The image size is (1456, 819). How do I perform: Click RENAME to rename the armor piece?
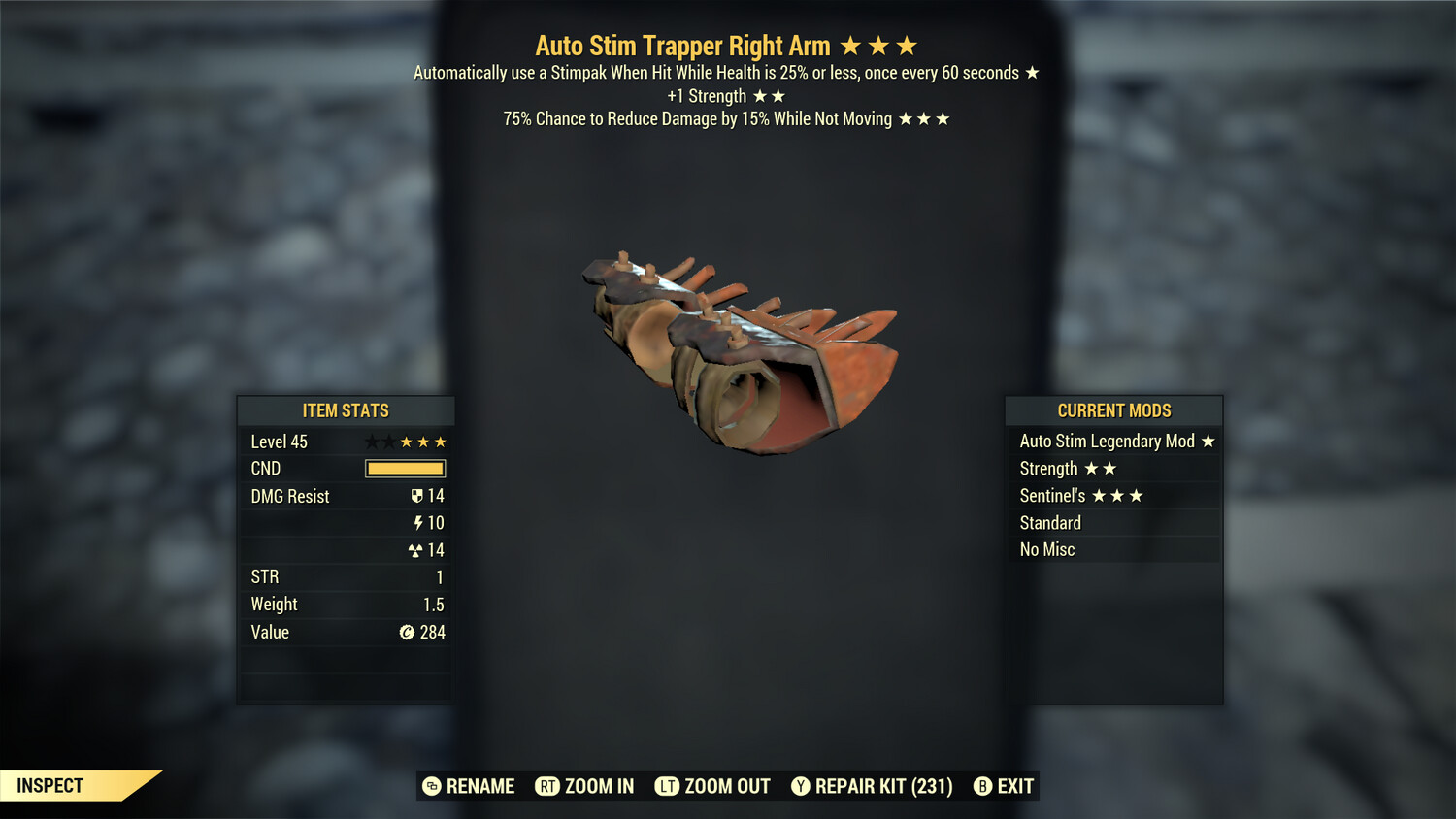pos(479,786)
